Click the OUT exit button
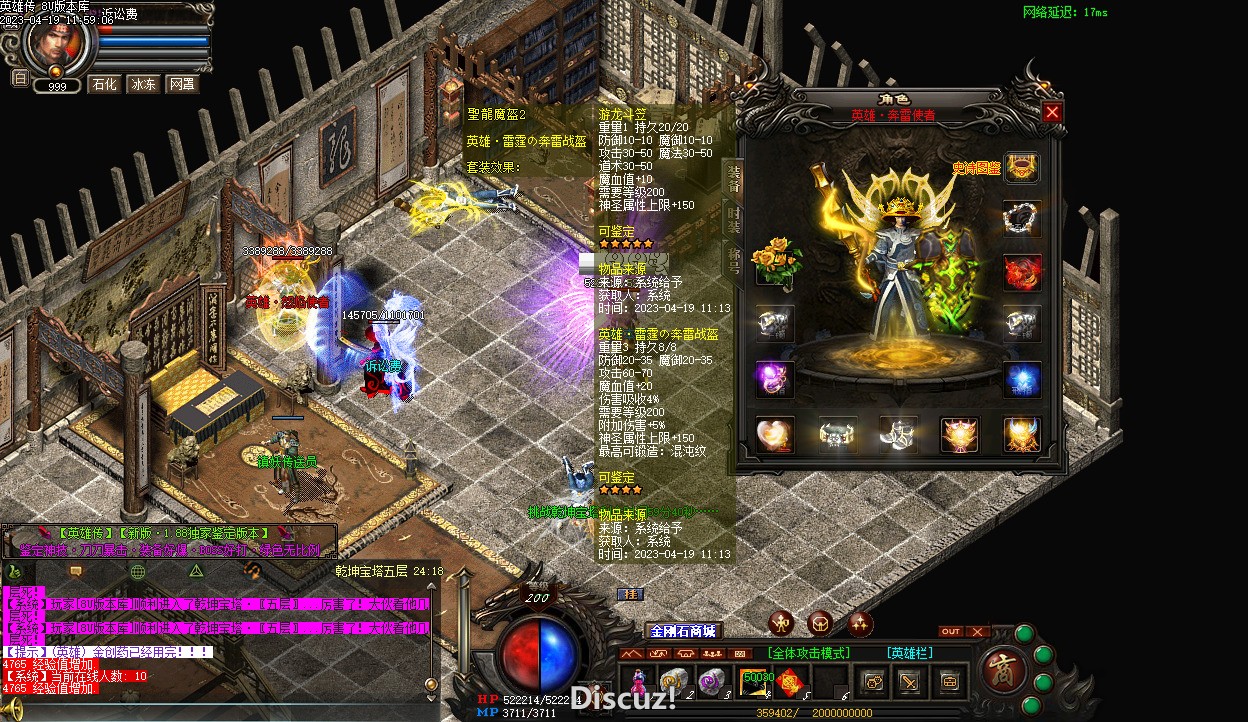1248x722 pixels. pyautogui.click(x=951, y=632)
